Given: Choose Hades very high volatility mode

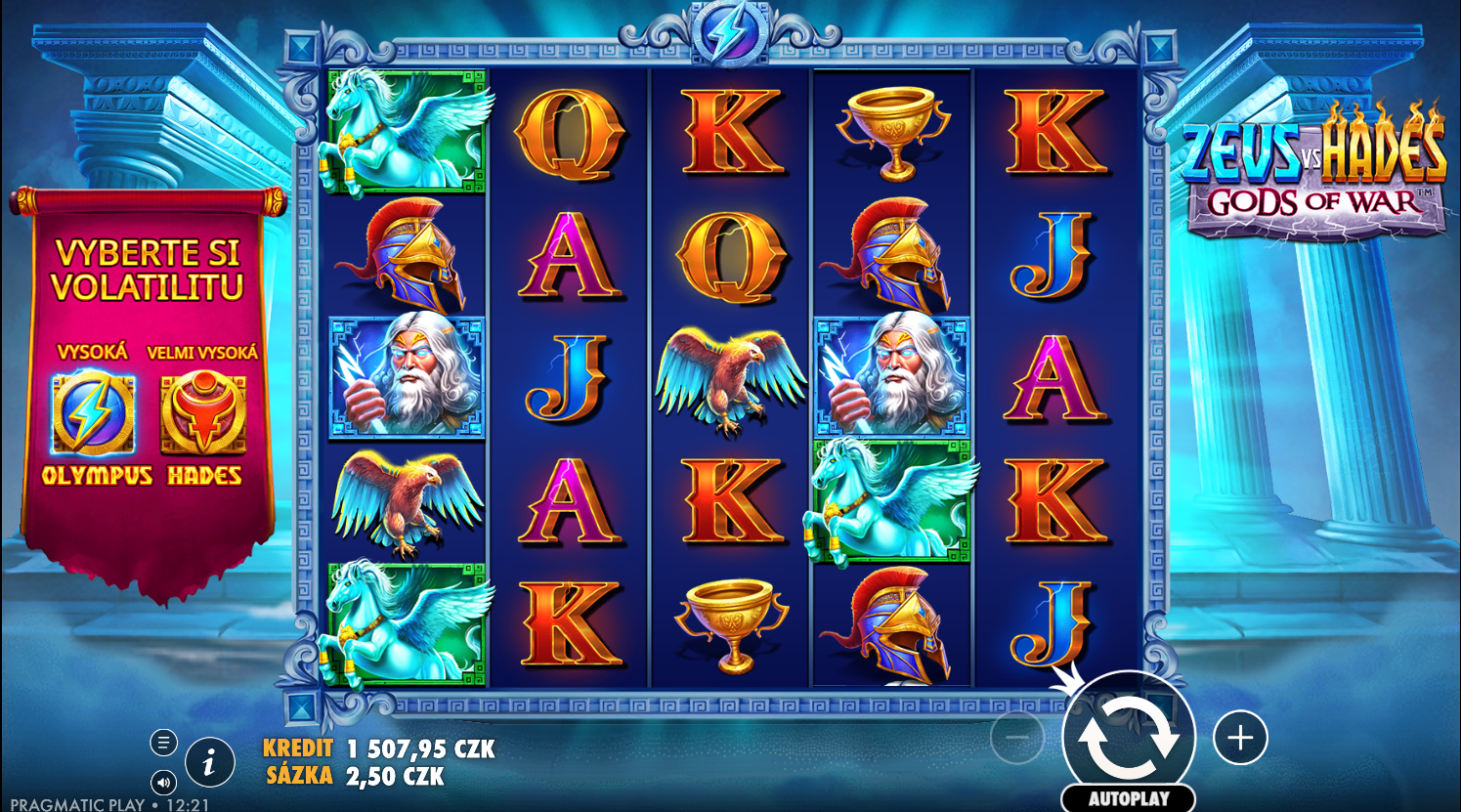Looking at the screenshot, I should [x=203, y=415].
